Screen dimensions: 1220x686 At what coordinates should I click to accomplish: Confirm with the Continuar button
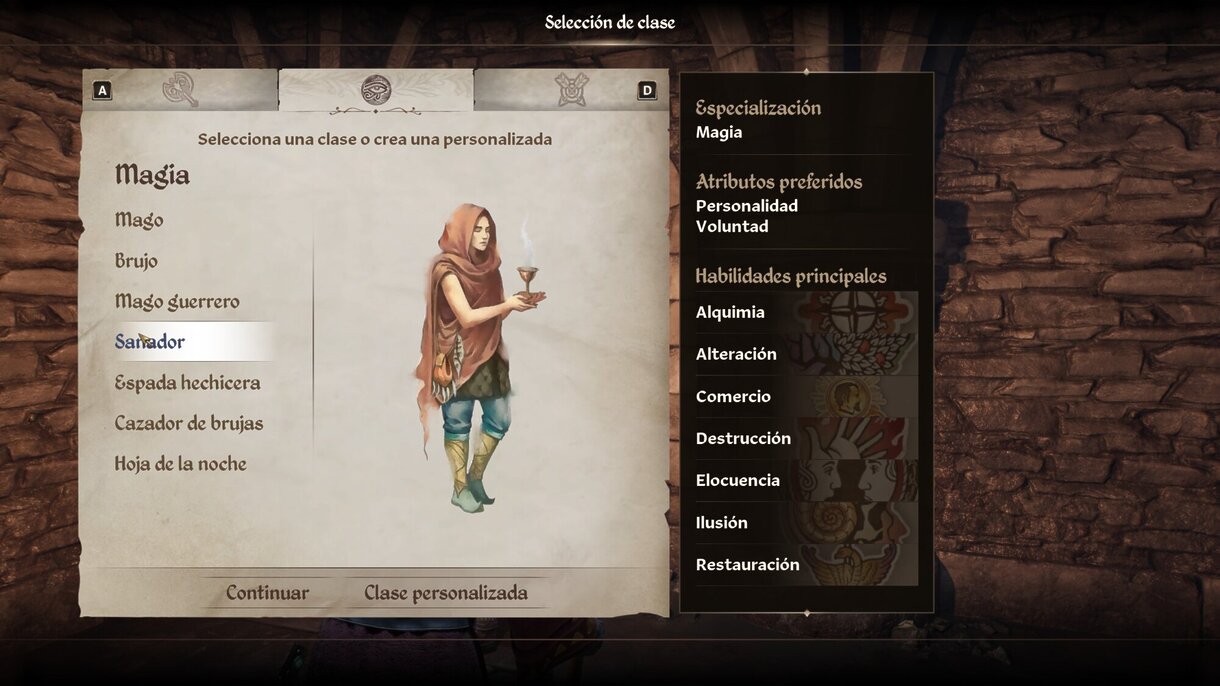[x=267, y=593]
